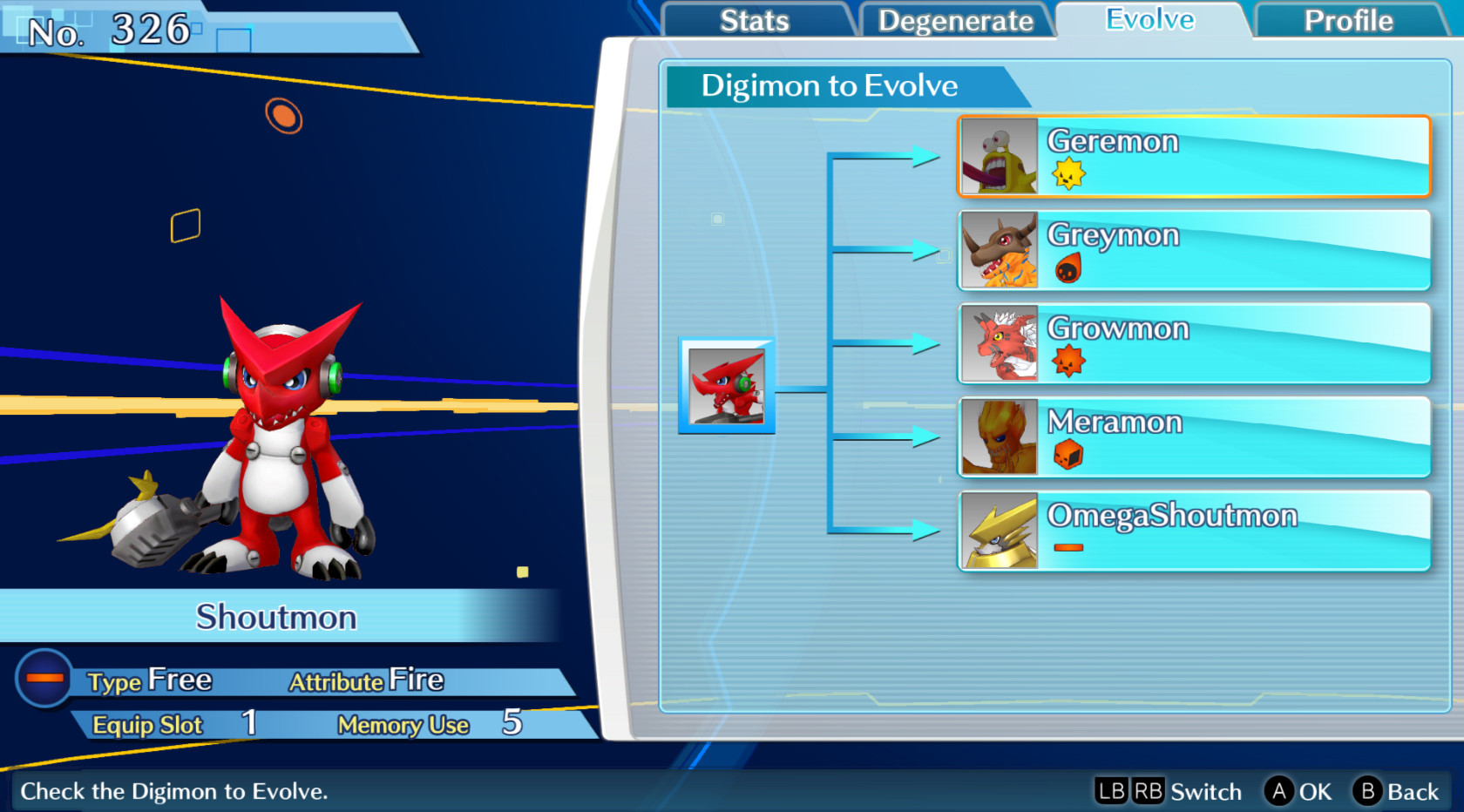Click Geremon's face portrait icon
The width and height of the screenshot is (1464, 812).
point(998,157)
